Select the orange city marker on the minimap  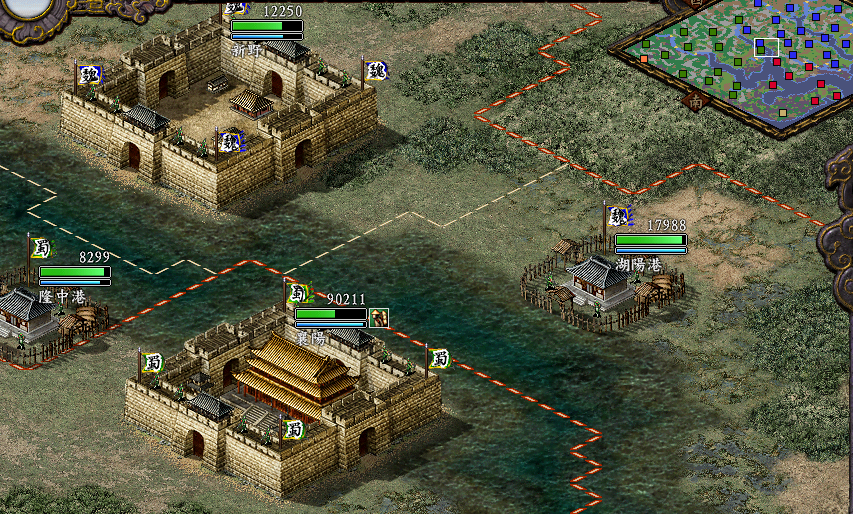coord(644,58)
